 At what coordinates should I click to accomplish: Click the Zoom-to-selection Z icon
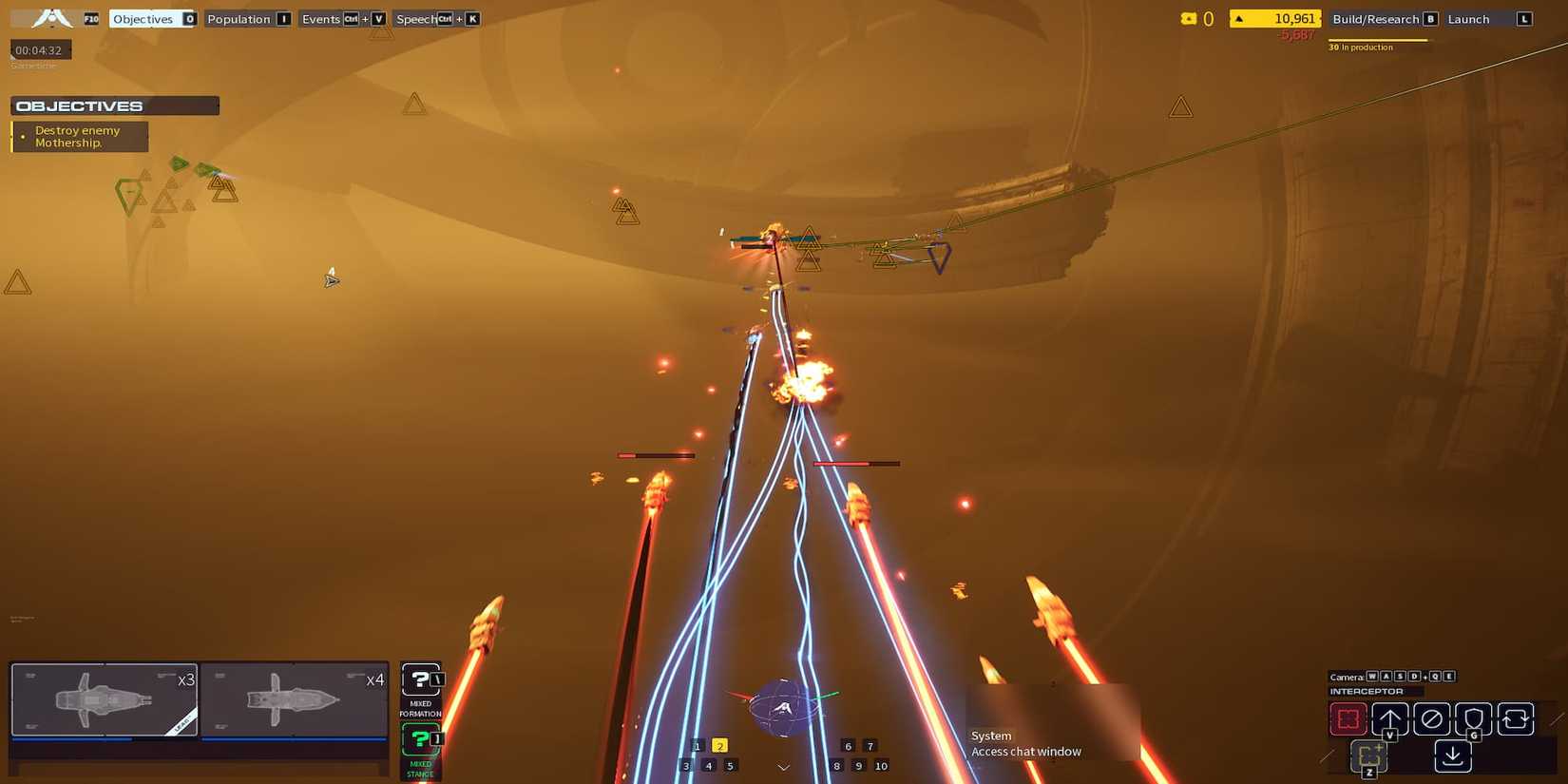pyautogui.click(x=1369, y=755)
